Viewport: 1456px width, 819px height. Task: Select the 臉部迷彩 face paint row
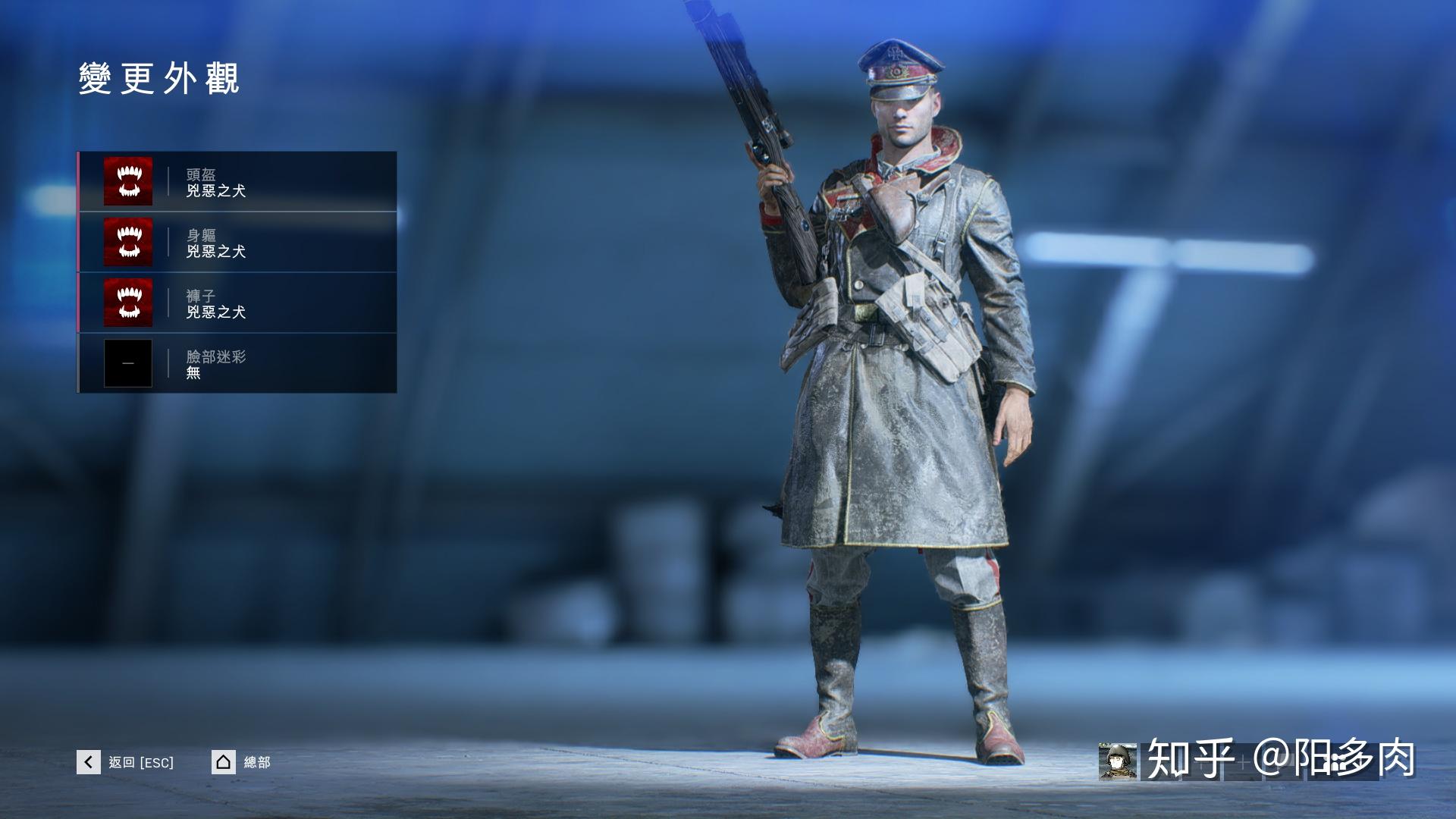(237, 363)
